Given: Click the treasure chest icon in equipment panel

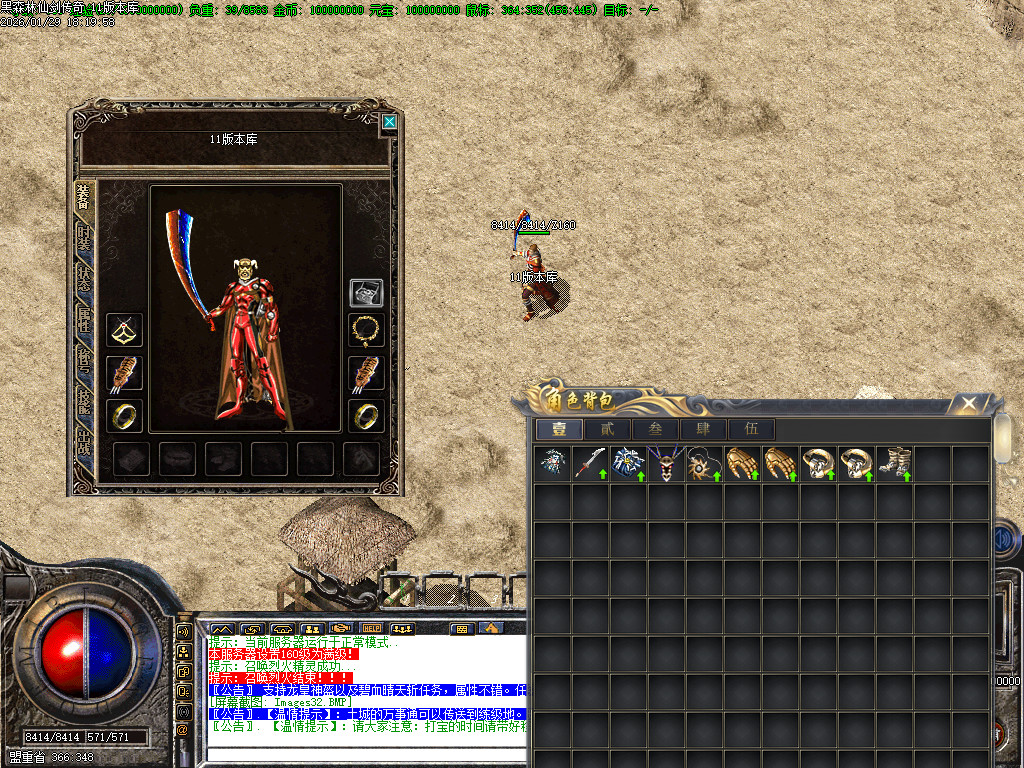Looking at the screenshot, I should (366, 292).
